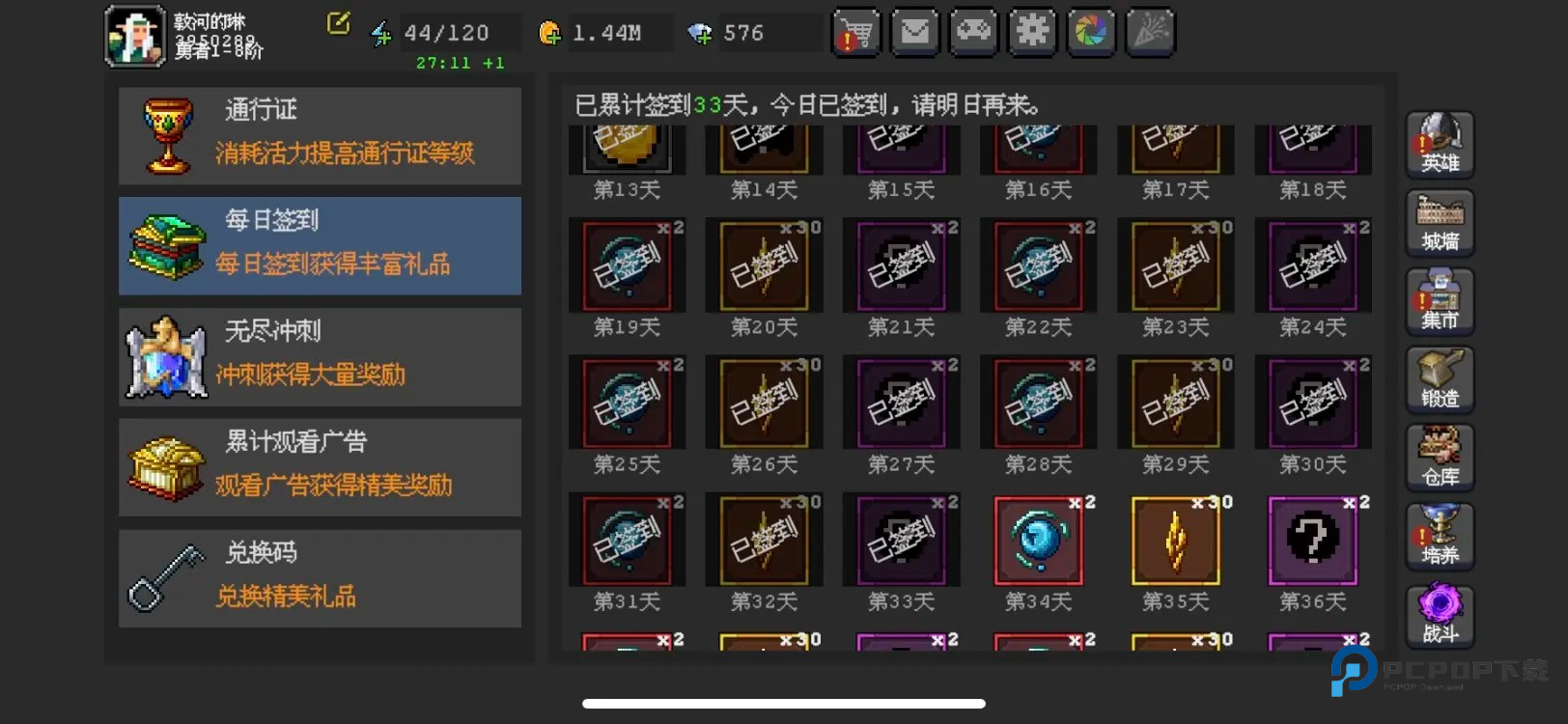Open the 通行证 pass menu
This screenshot has height=724, width=1568.
point(320,136)
